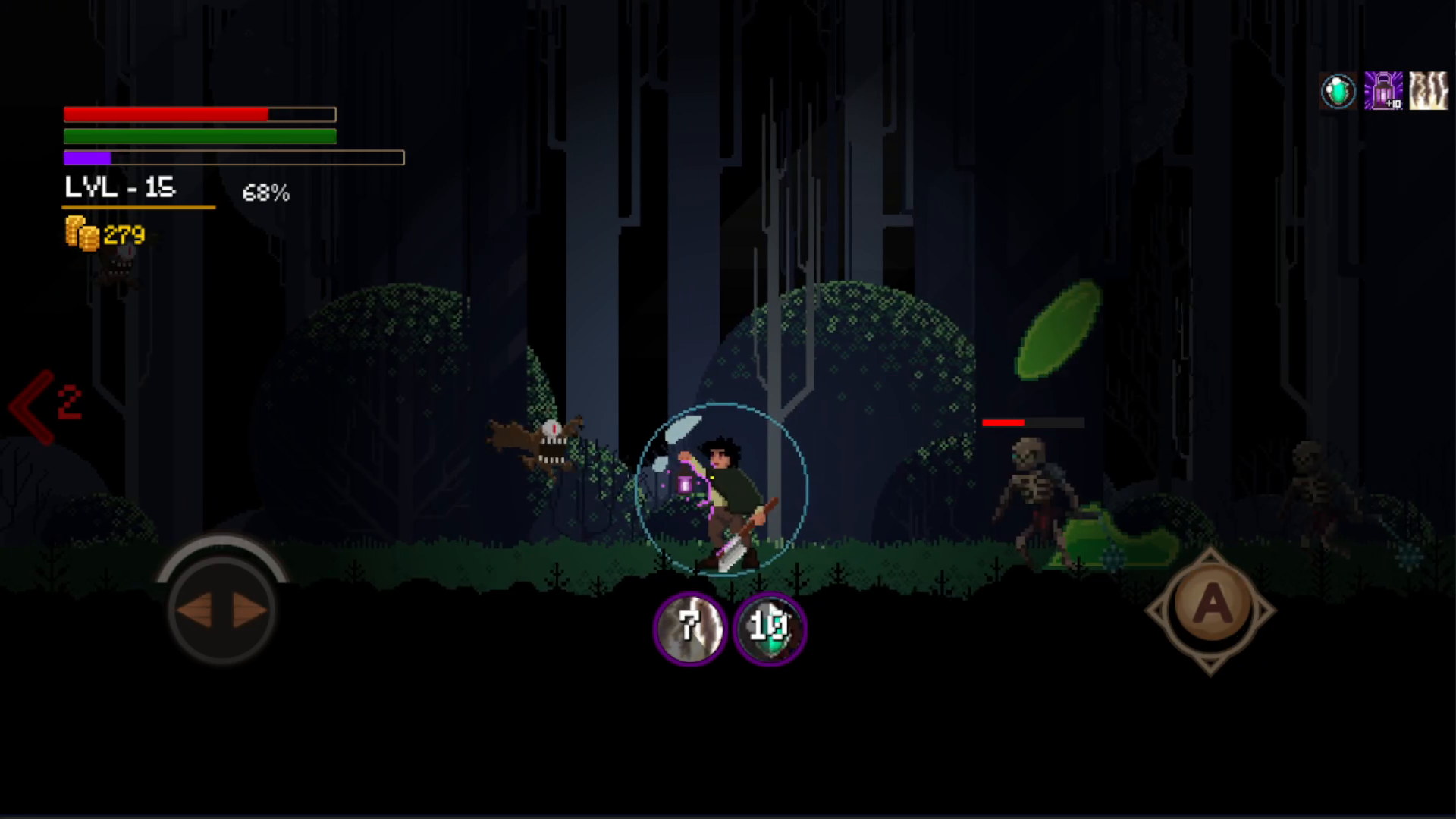This screenshot has height=819, width=1456.
Task: Toggle the targeting circle around the hero
Action: pos(722,489)
